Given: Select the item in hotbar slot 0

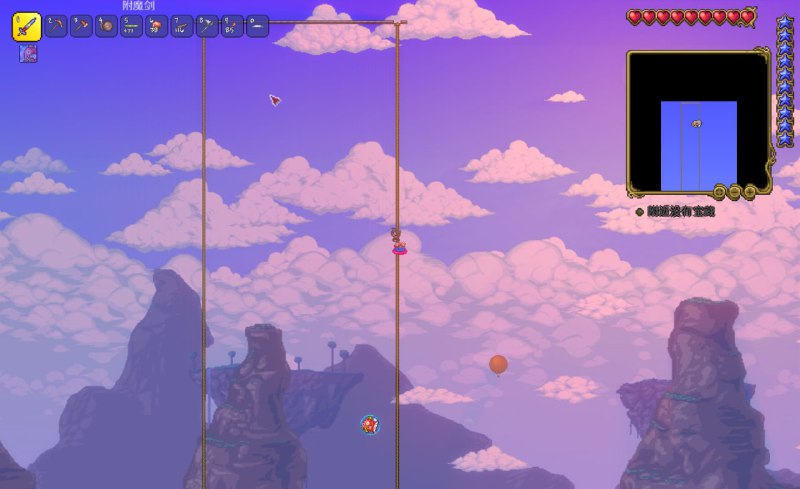Looking at the screenshot, I should pyautogui.click(x=257, y=27).
